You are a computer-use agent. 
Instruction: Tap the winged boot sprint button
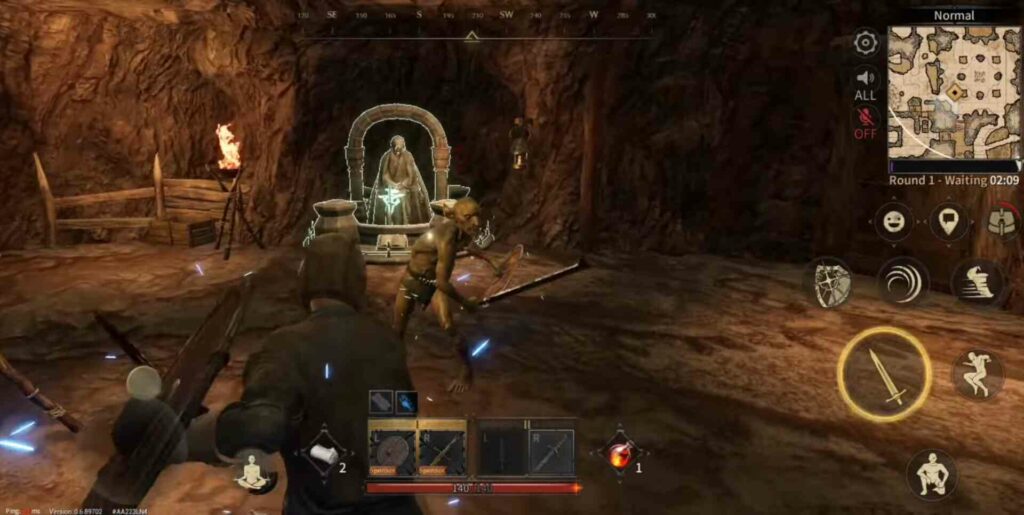977,281
